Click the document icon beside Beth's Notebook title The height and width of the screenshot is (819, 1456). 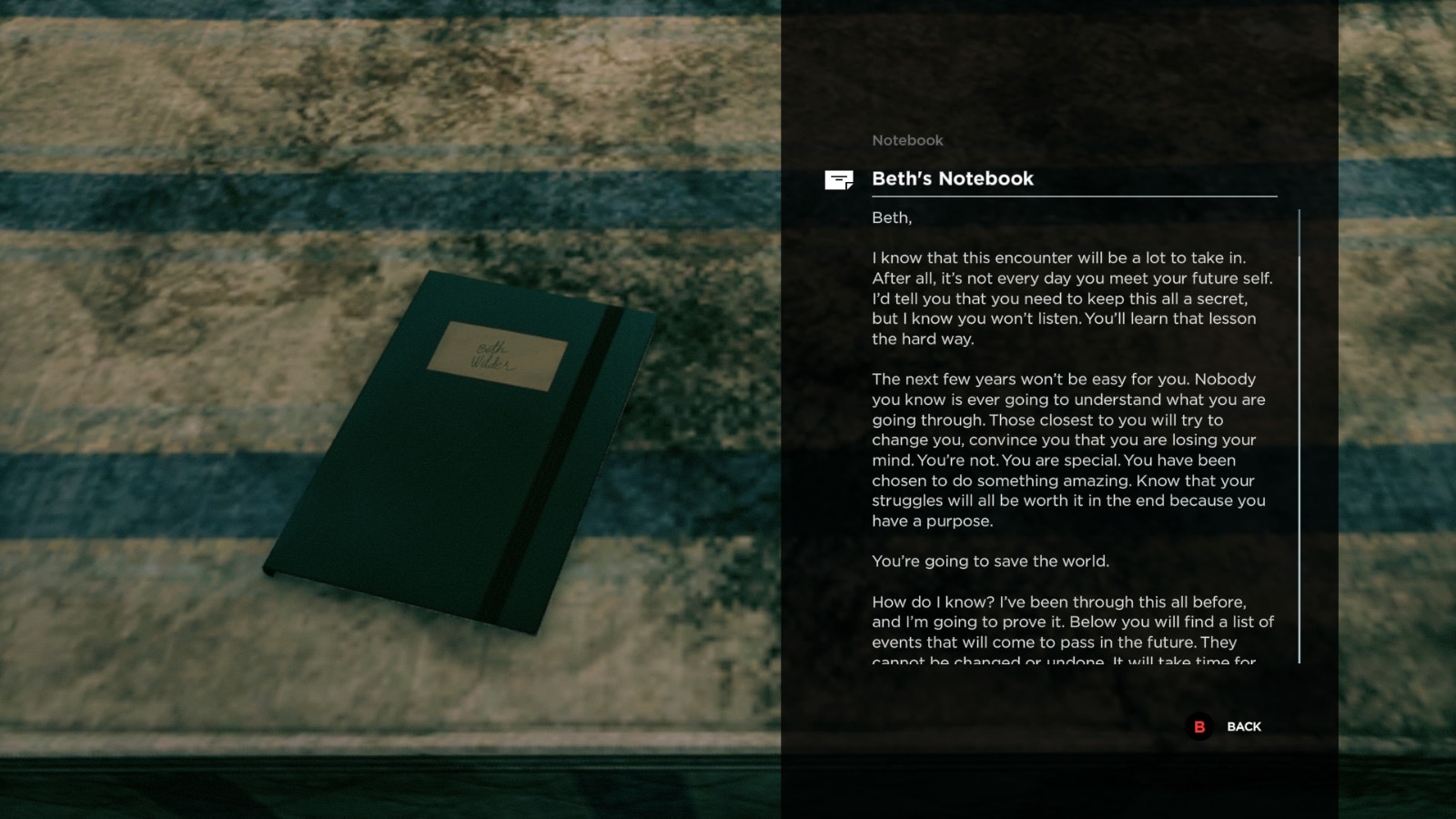[836, 179]
